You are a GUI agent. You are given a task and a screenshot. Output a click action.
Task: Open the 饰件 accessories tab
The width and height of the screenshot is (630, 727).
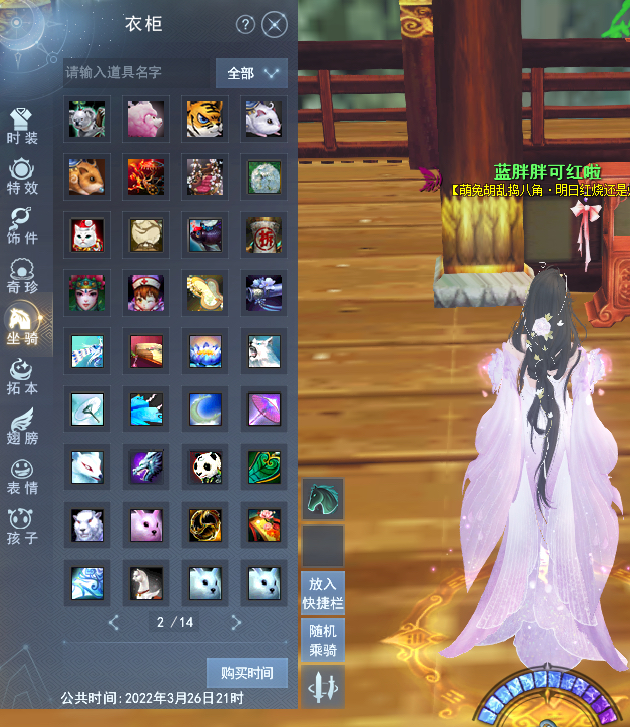tap(22, 227)
